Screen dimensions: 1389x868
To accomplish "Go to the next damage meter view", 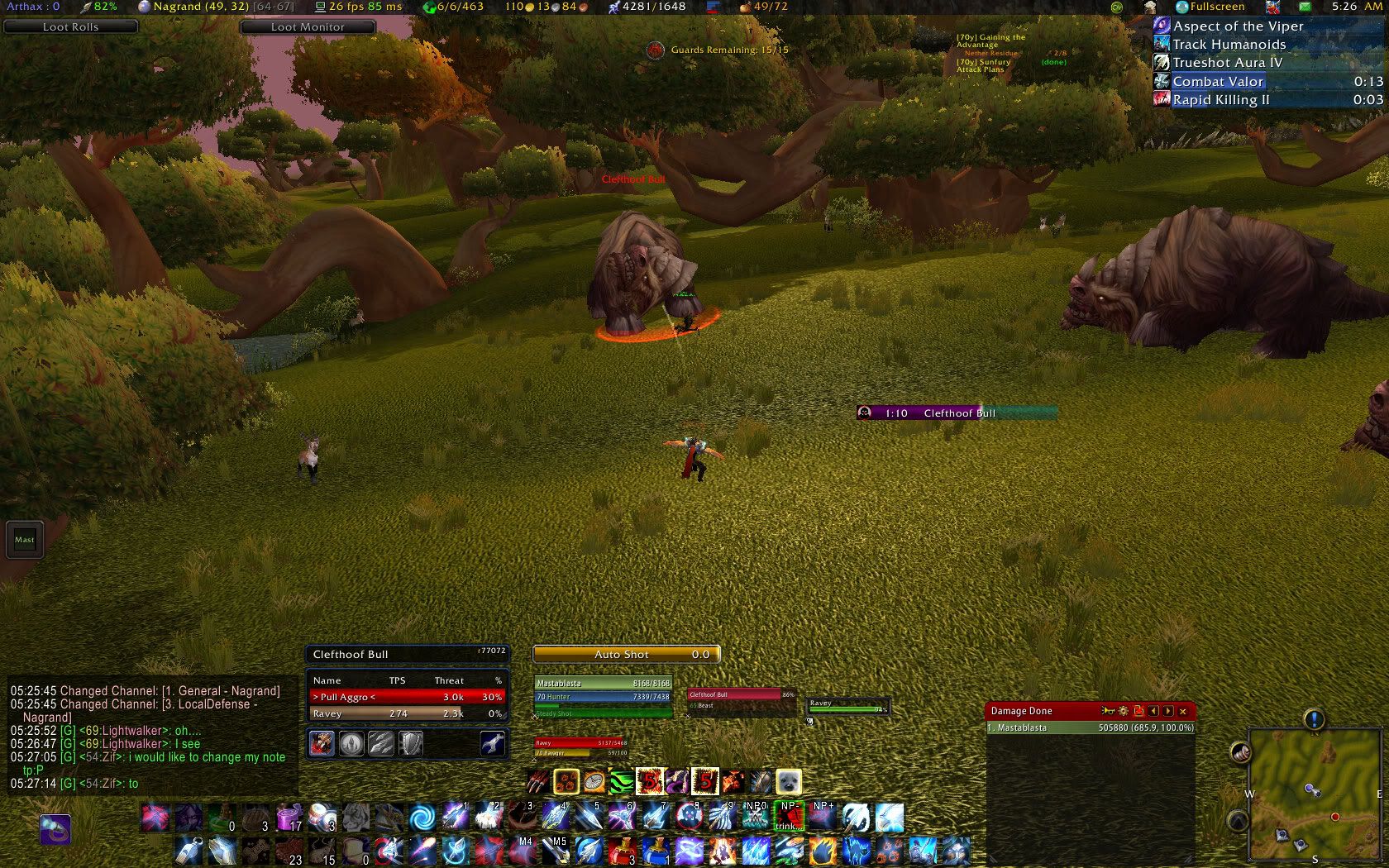I will 1168,711.
